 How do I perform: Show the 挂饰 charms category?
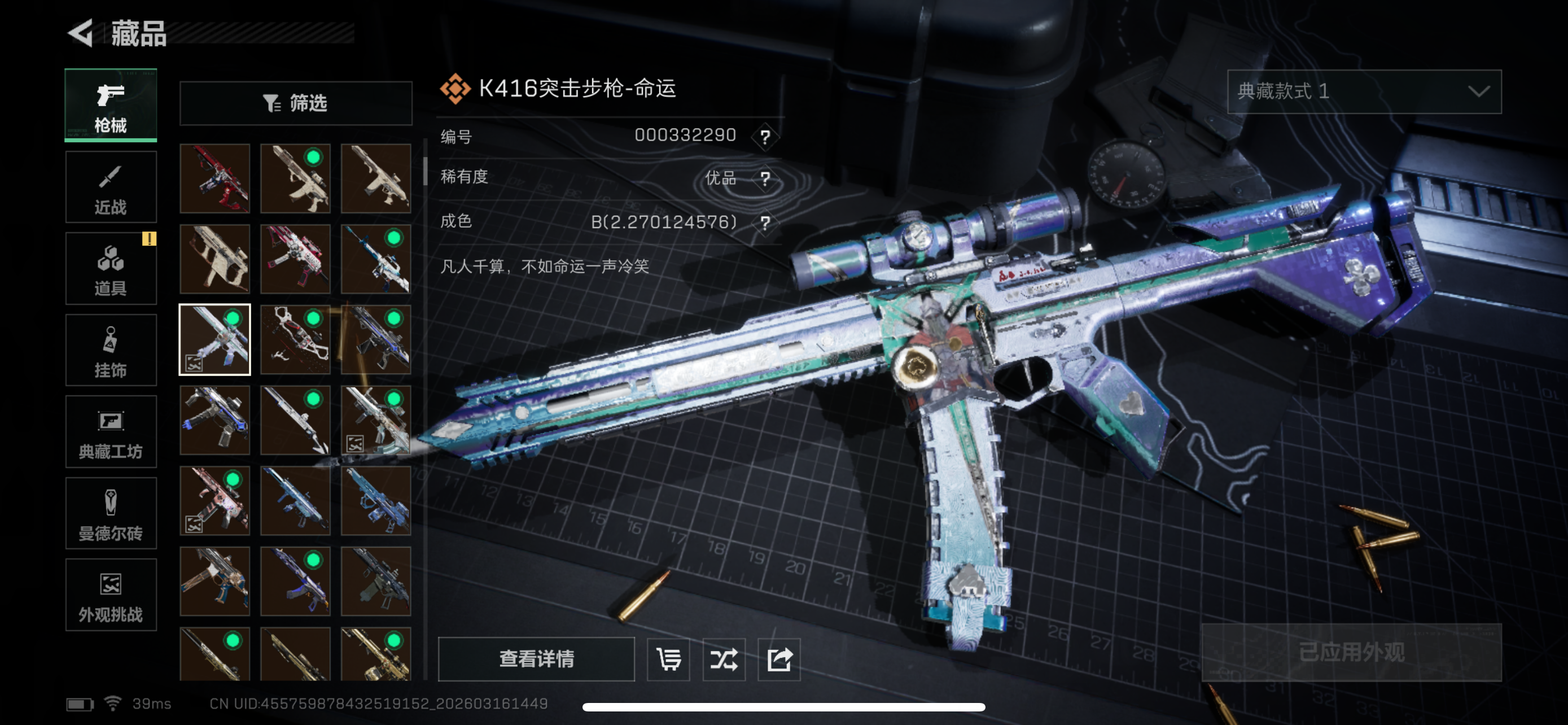point(111,350)
